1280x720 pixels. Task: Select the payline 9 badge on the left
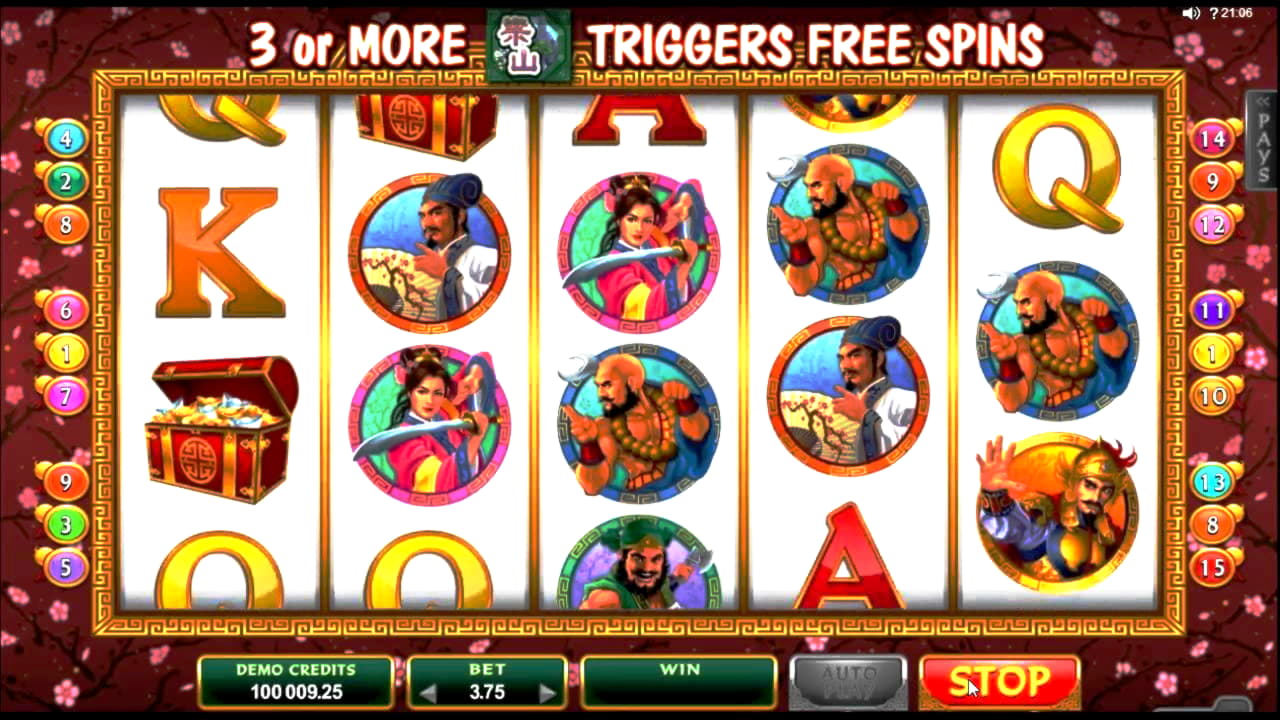66,481
